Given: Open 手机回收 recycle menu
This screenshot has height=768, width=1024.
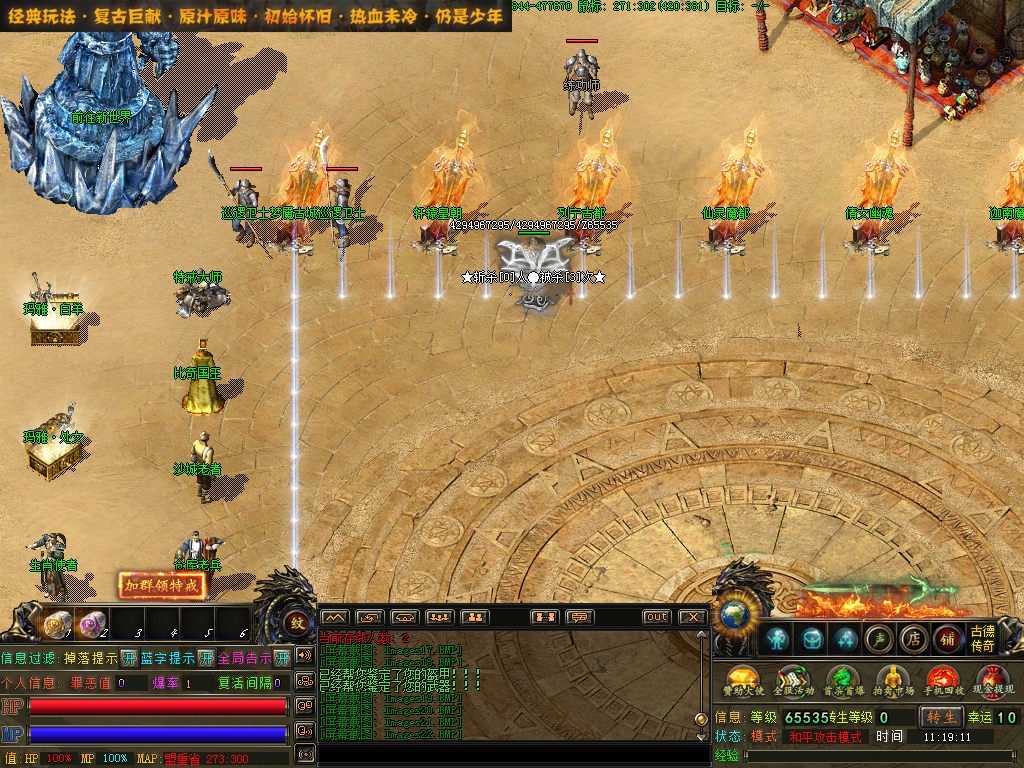Looking at the screenshot, I should (942, 681).
